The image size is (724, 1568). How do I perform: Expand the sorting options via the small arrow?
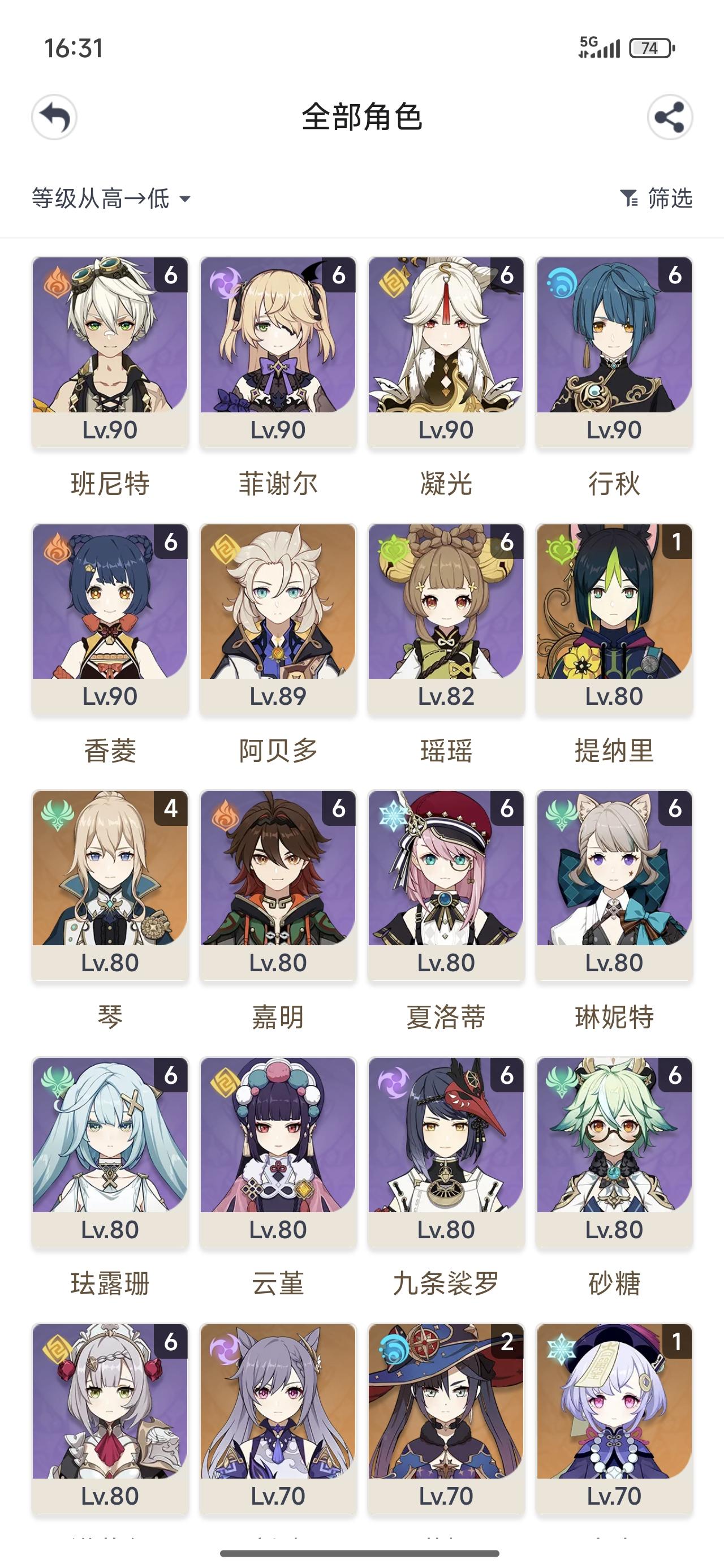coord(186,199)
